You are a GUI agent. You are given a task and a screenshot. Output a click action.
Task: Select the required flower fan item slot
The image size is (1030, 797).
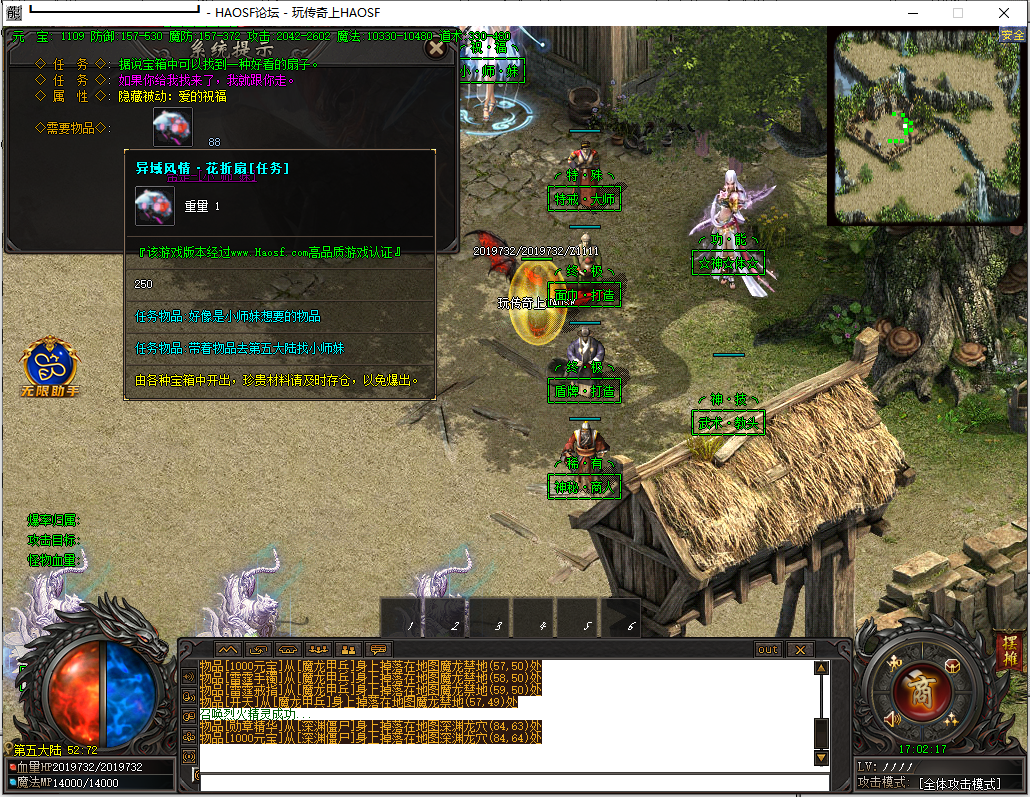172,127
